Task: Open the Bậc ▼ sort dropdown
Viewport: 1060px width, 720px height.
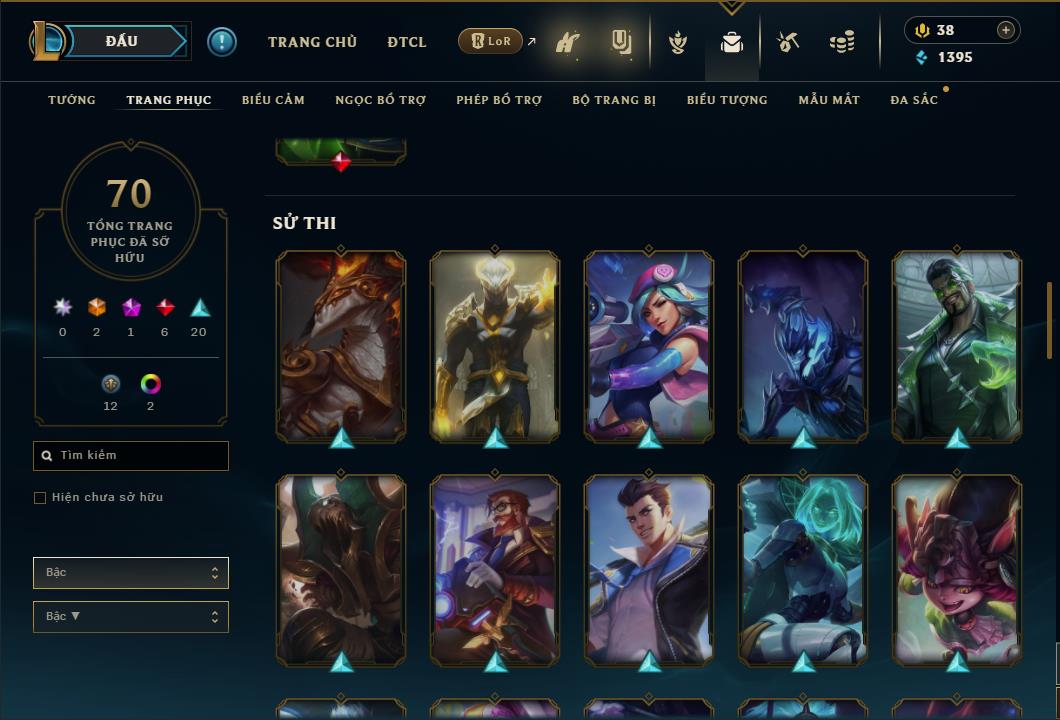Action: pyautogui.click(x=131, y=617)
